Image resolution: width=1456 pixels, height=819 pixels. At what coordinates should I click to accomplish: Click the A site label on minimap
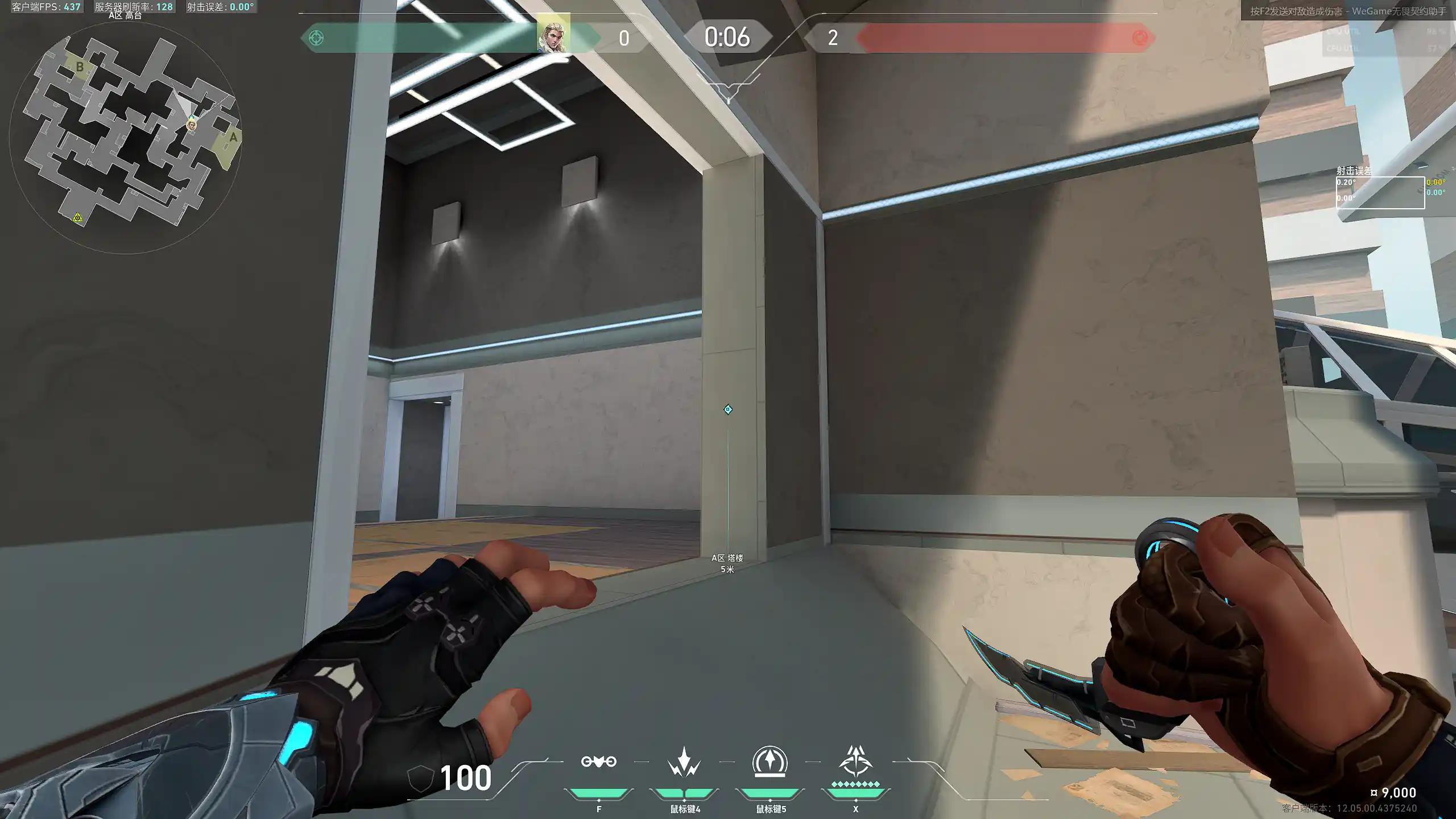[233, 137]
